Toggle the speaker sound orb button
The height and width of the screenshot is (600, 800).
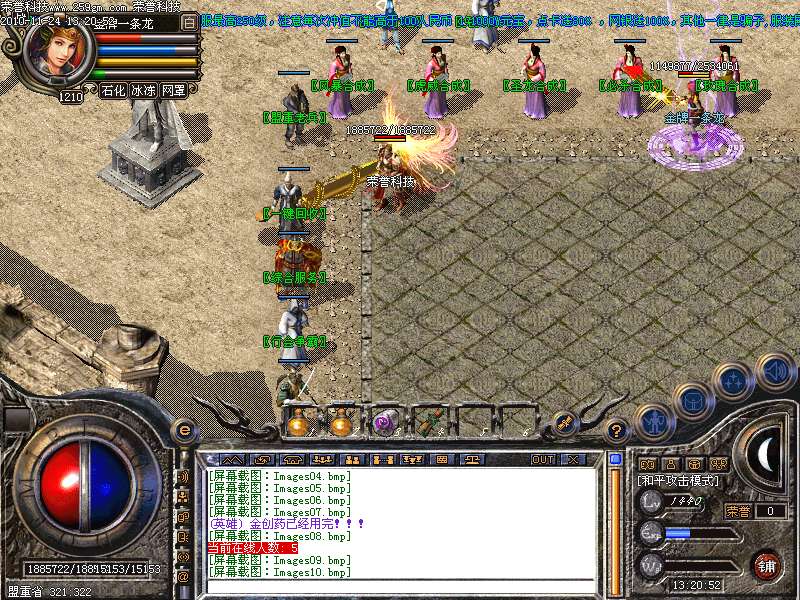tap(774, 371)
